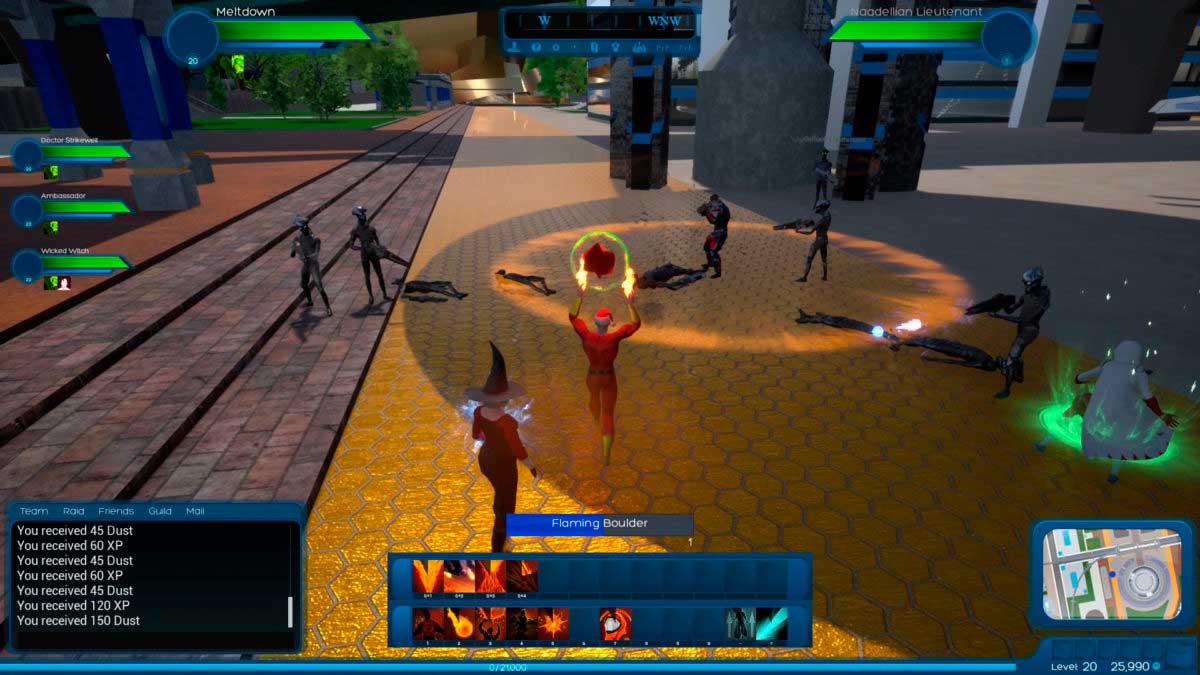This screenshot has width=1200, height=675.
Task: Open the Raid chat tab
Action: point(73,511)
